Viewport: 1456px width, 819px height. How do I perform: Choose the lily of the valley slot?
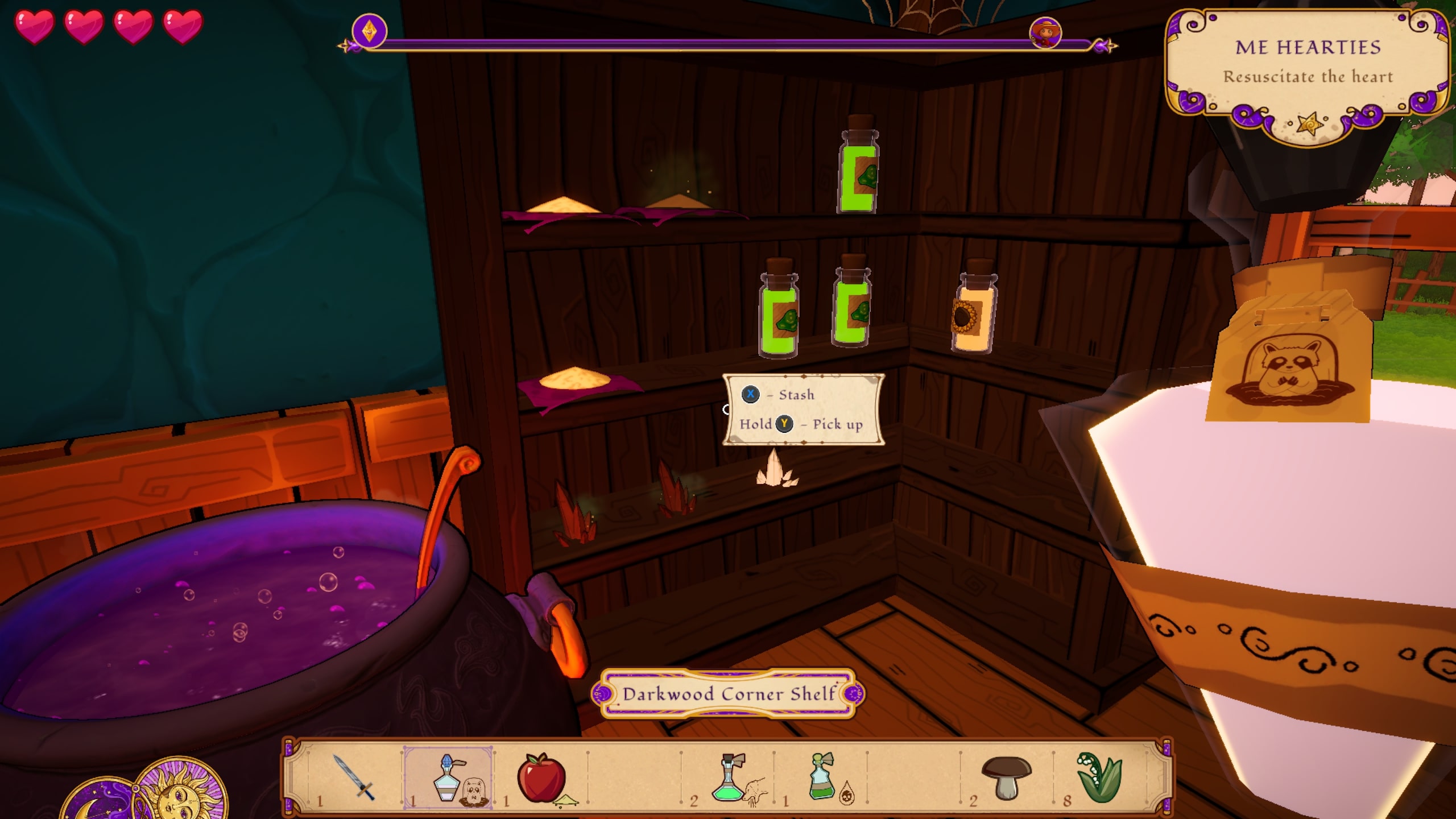[1099, 777]
